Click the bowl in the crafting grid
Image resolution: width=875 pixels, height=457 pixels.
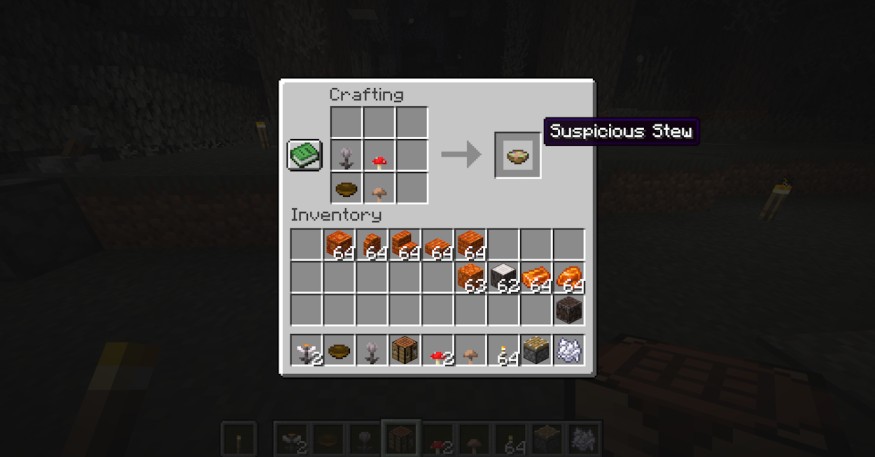pos(347,188)
